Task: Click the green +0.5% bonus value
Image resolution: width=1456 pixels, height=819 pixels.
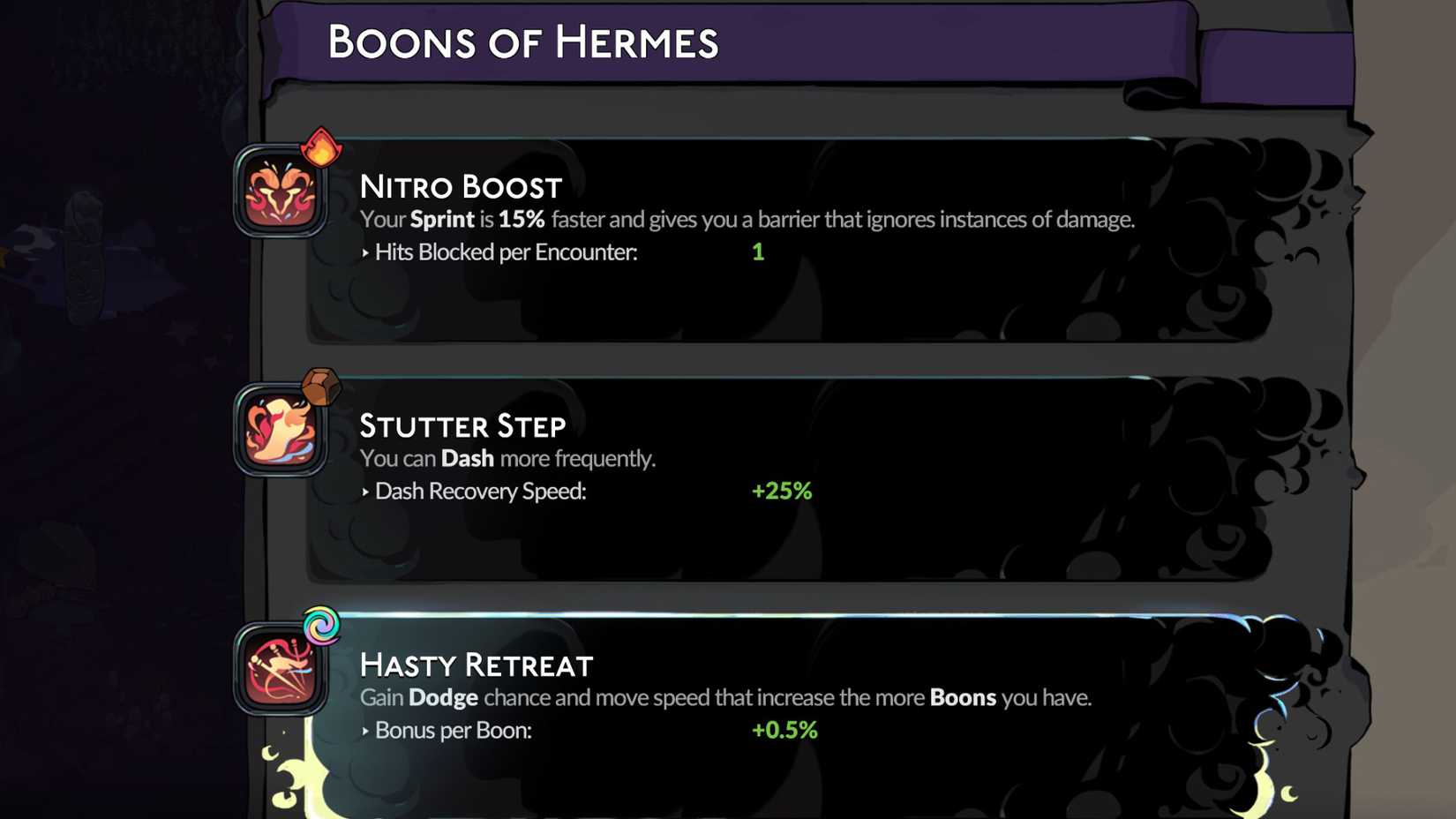Action: pyautogui.click(x=784, y=731)
